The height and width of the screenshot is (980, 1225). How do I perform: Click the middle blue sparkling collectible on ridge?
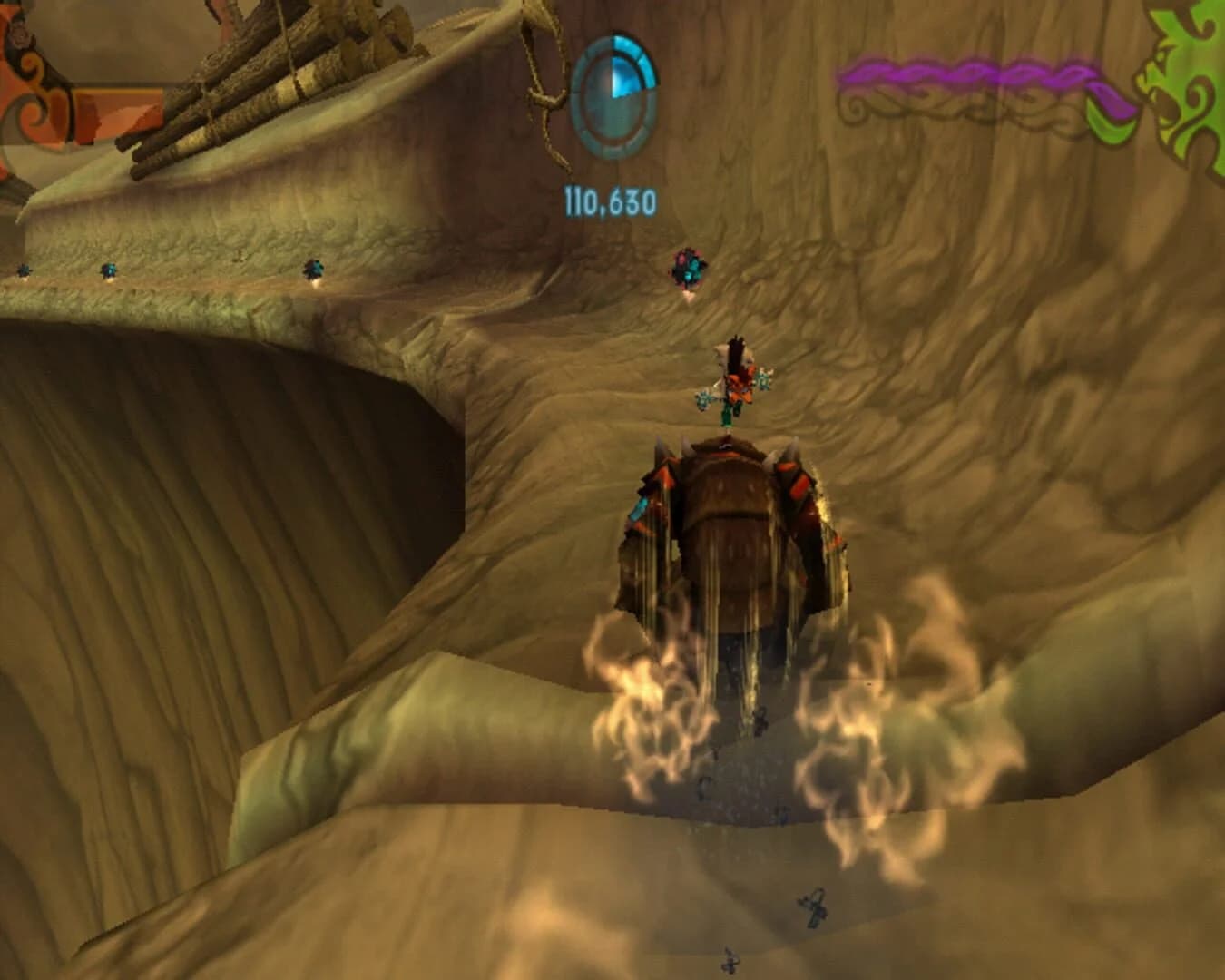coord(111,270)
